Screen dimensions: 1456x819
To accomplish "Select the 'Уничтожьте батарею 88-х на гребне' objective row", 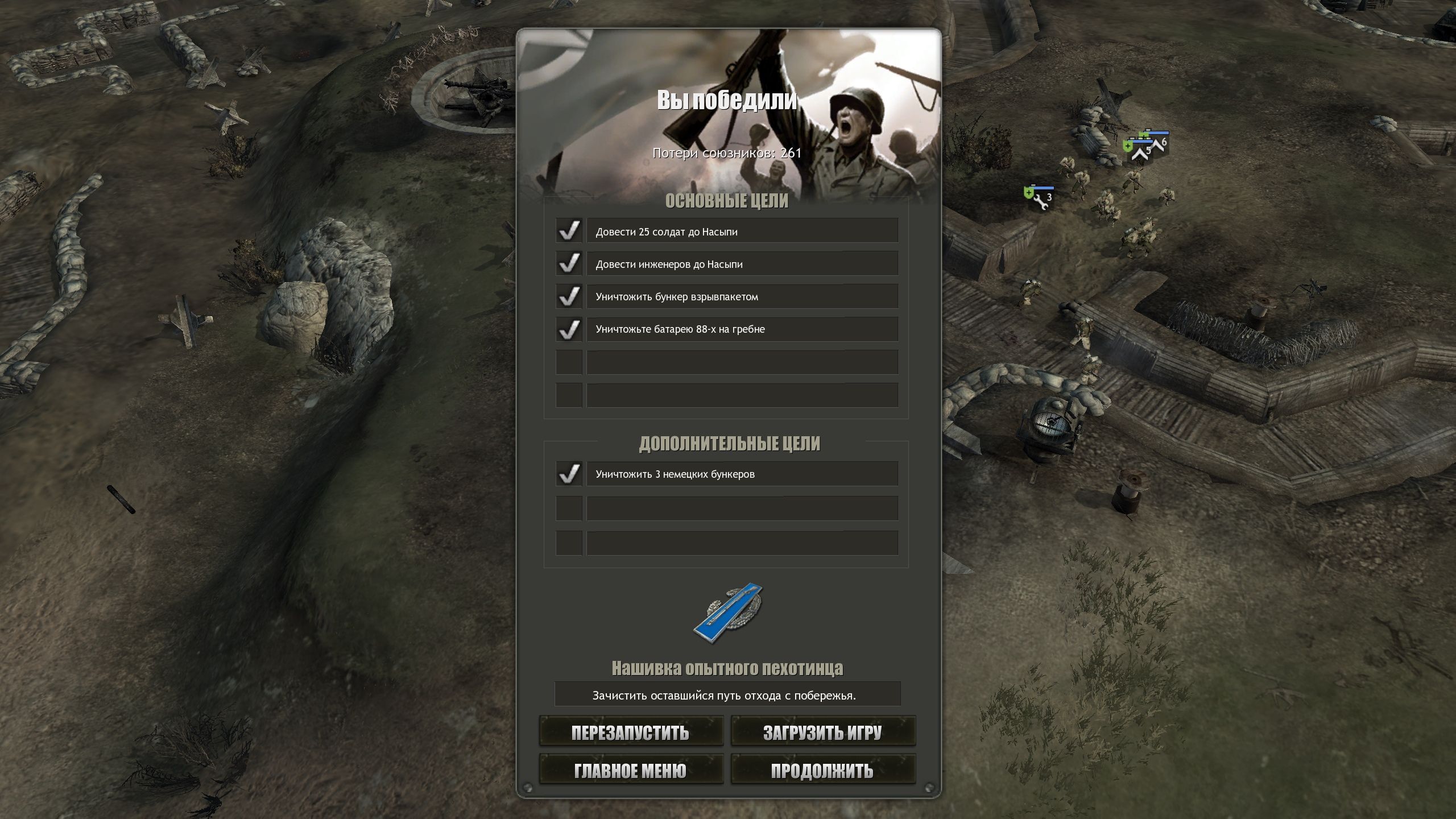I will pyautogui.click(x=740, y=329).
